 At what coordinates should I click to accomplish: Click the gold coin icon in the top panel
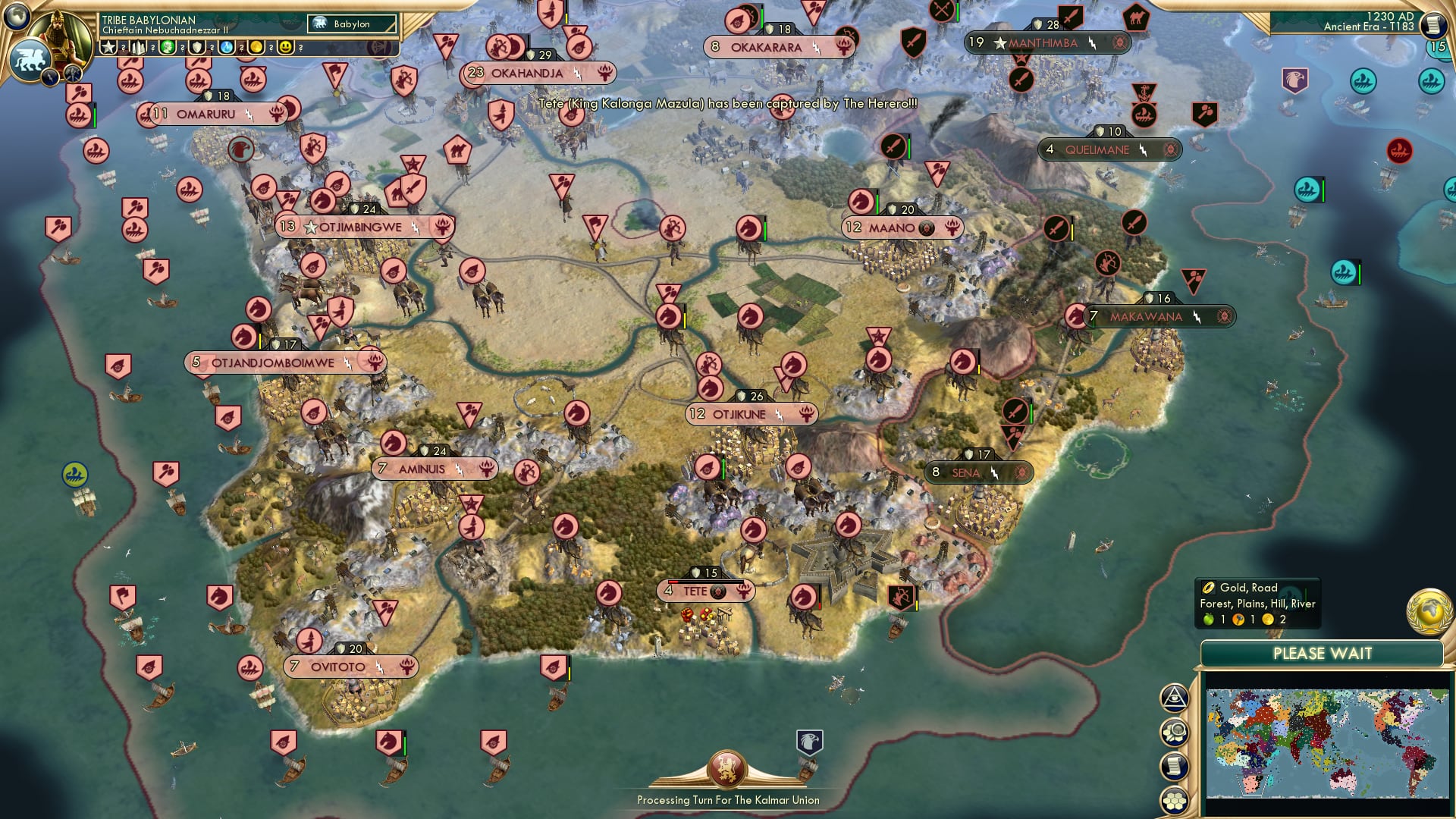pos(257,47)
